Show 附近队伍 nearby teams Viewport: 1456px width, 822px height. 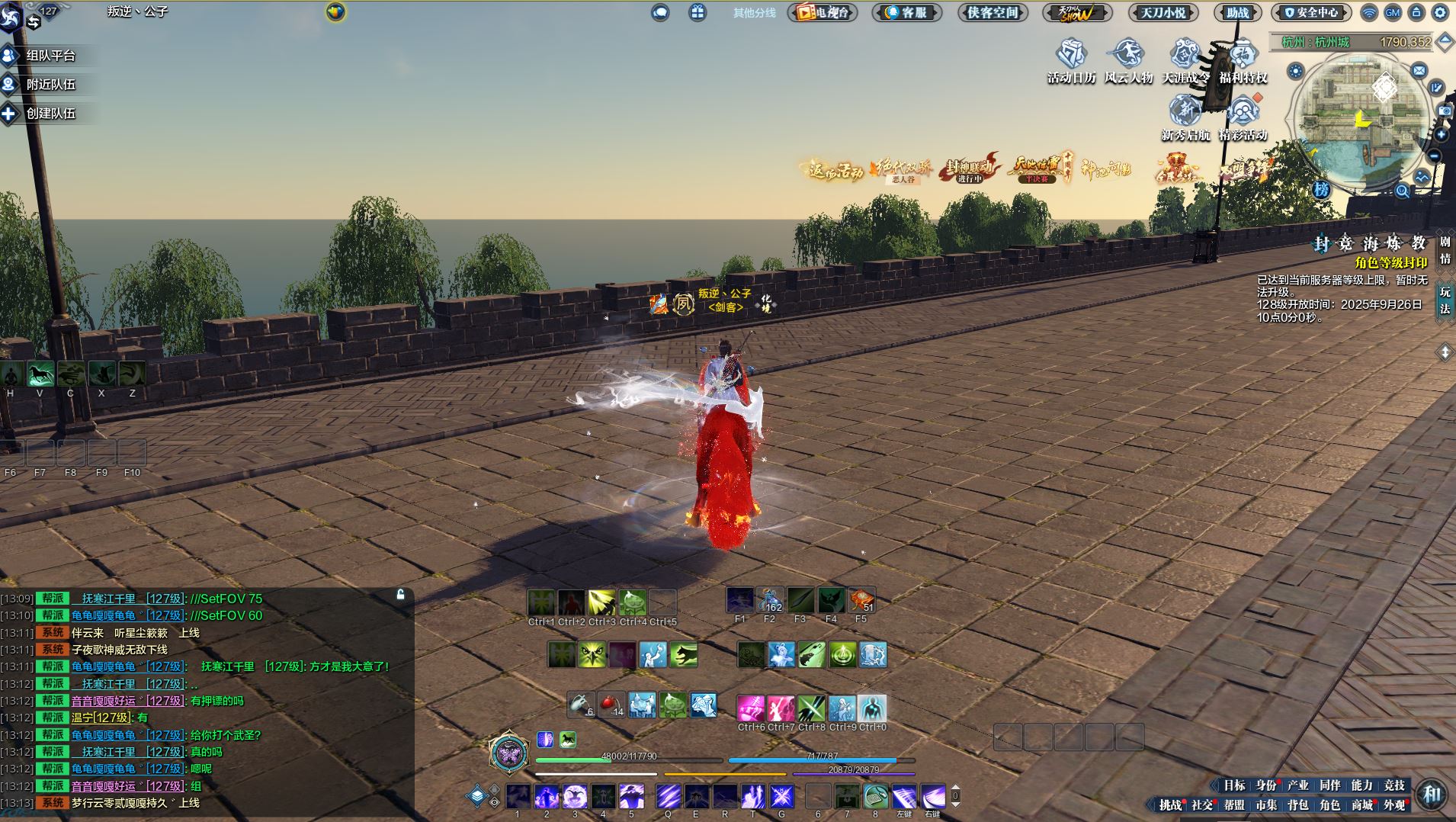50,85
